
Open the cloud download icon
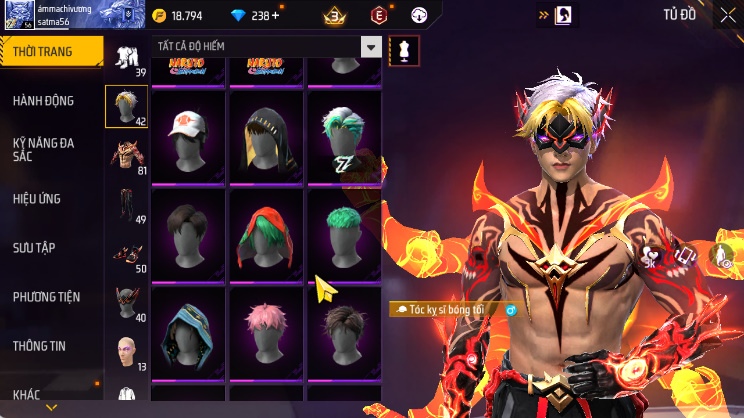pos(719,256)
